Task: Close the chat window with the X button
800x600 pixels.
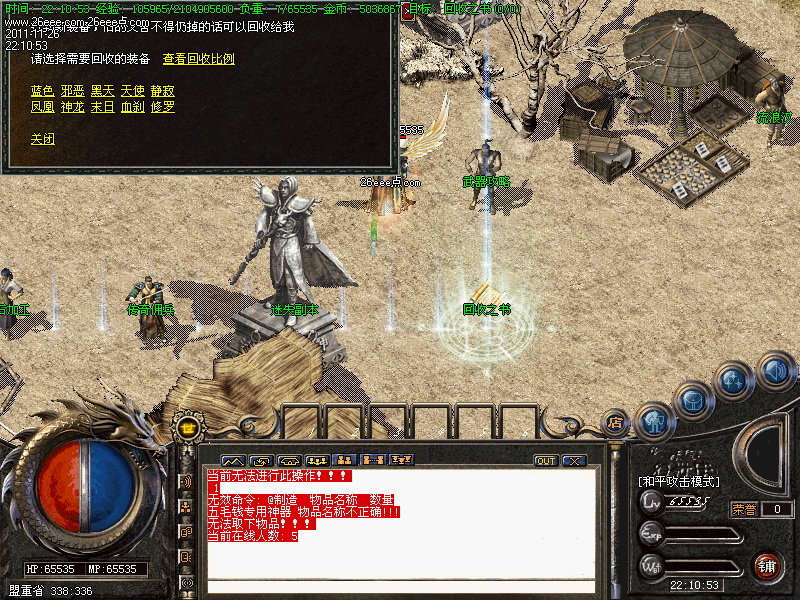Action: coord(573,461)
